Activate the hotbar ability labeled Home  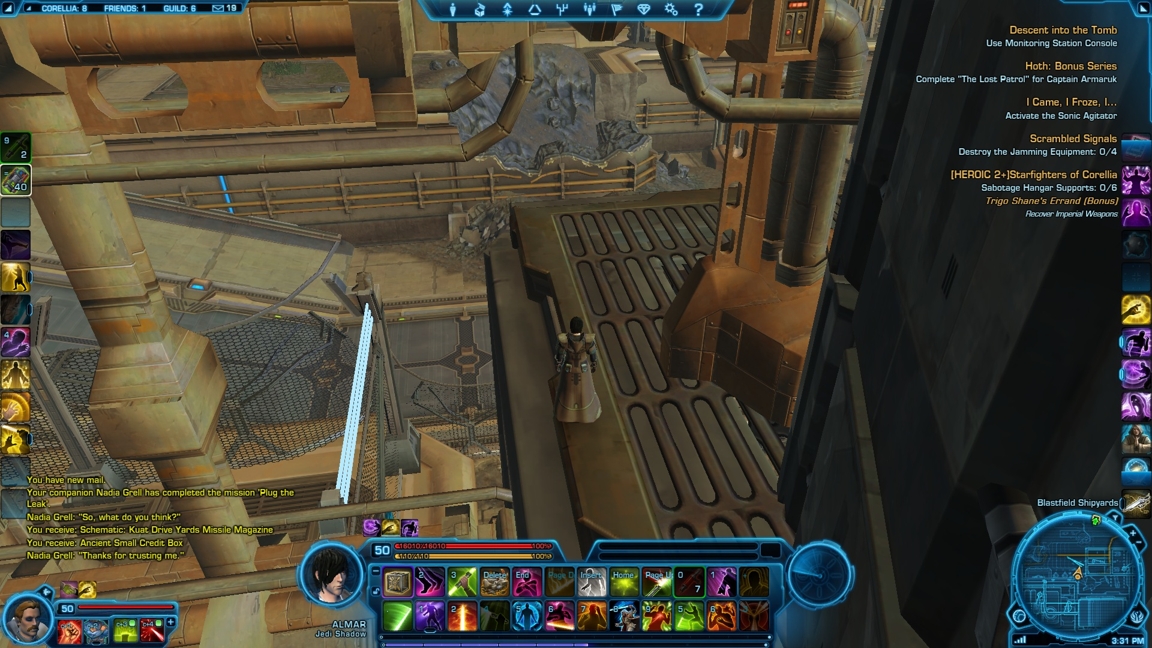click(624, 583)
